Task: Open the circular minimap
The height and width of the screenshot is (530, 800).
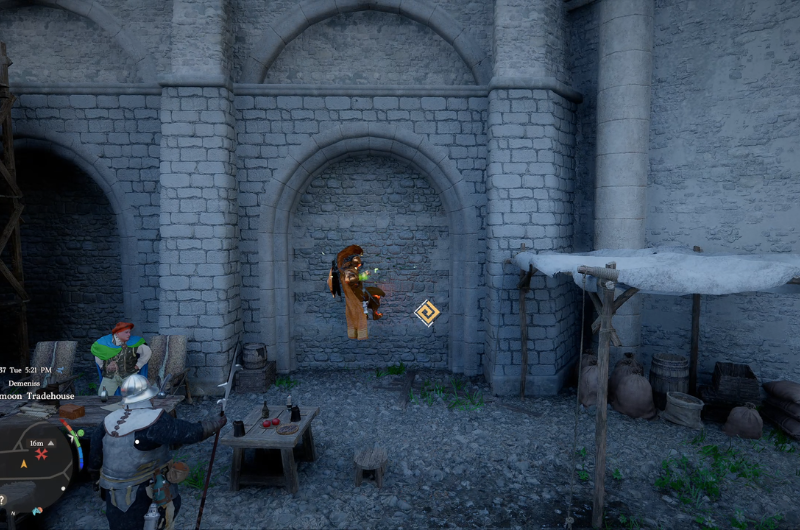Action: click(34, 463)
